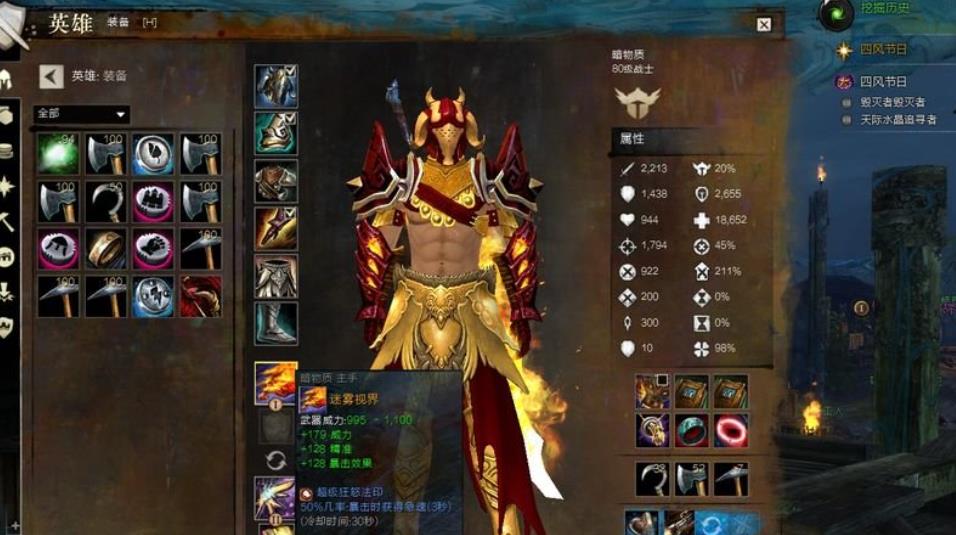Open the helmet tab in left sidebar
The image size is (956, 535).
[7, 80]
